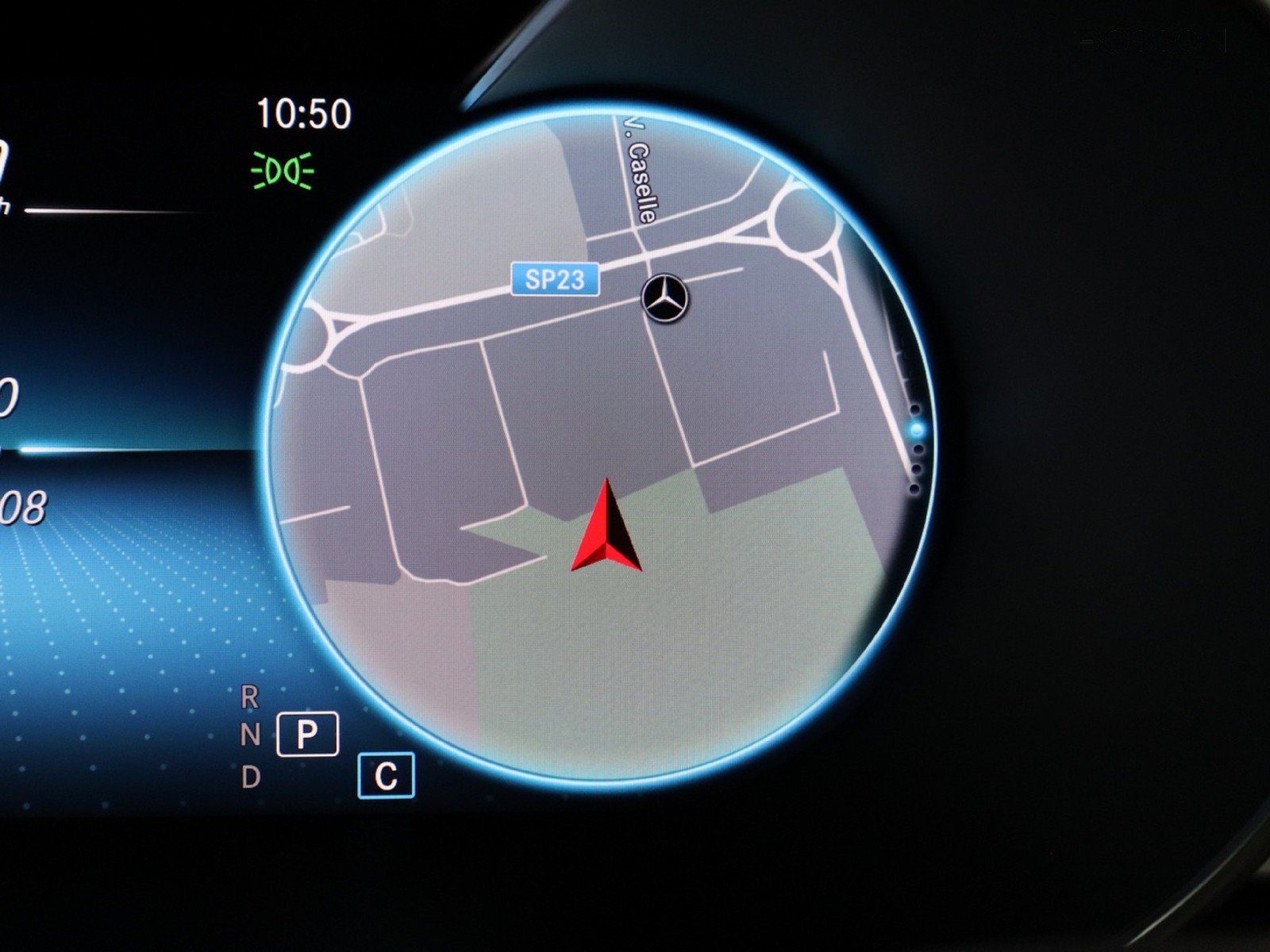Viewport: 1270px width, 952px height.
Task: Click the green headlight icon
Action: coord(283,171)
